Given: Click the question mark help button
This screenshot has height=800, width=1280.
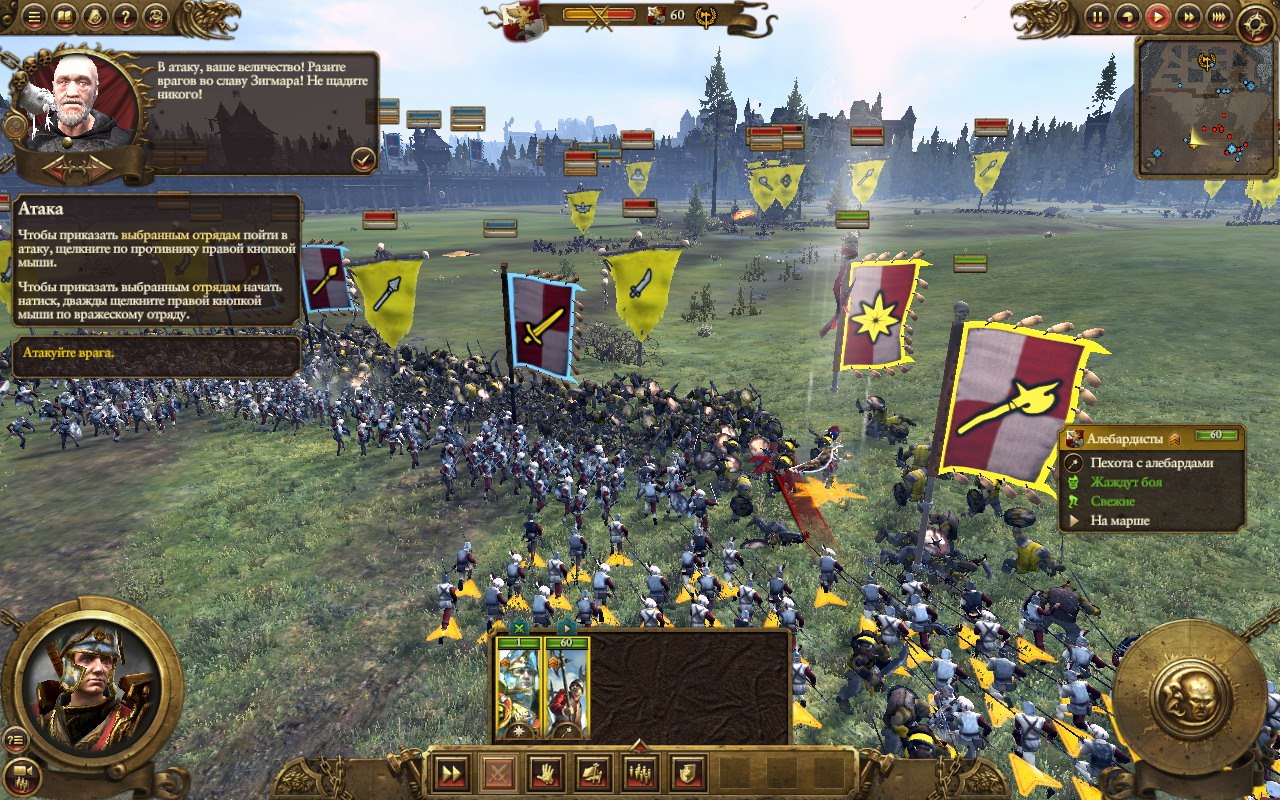Looking at the screenshot, I should click(125, 16).
